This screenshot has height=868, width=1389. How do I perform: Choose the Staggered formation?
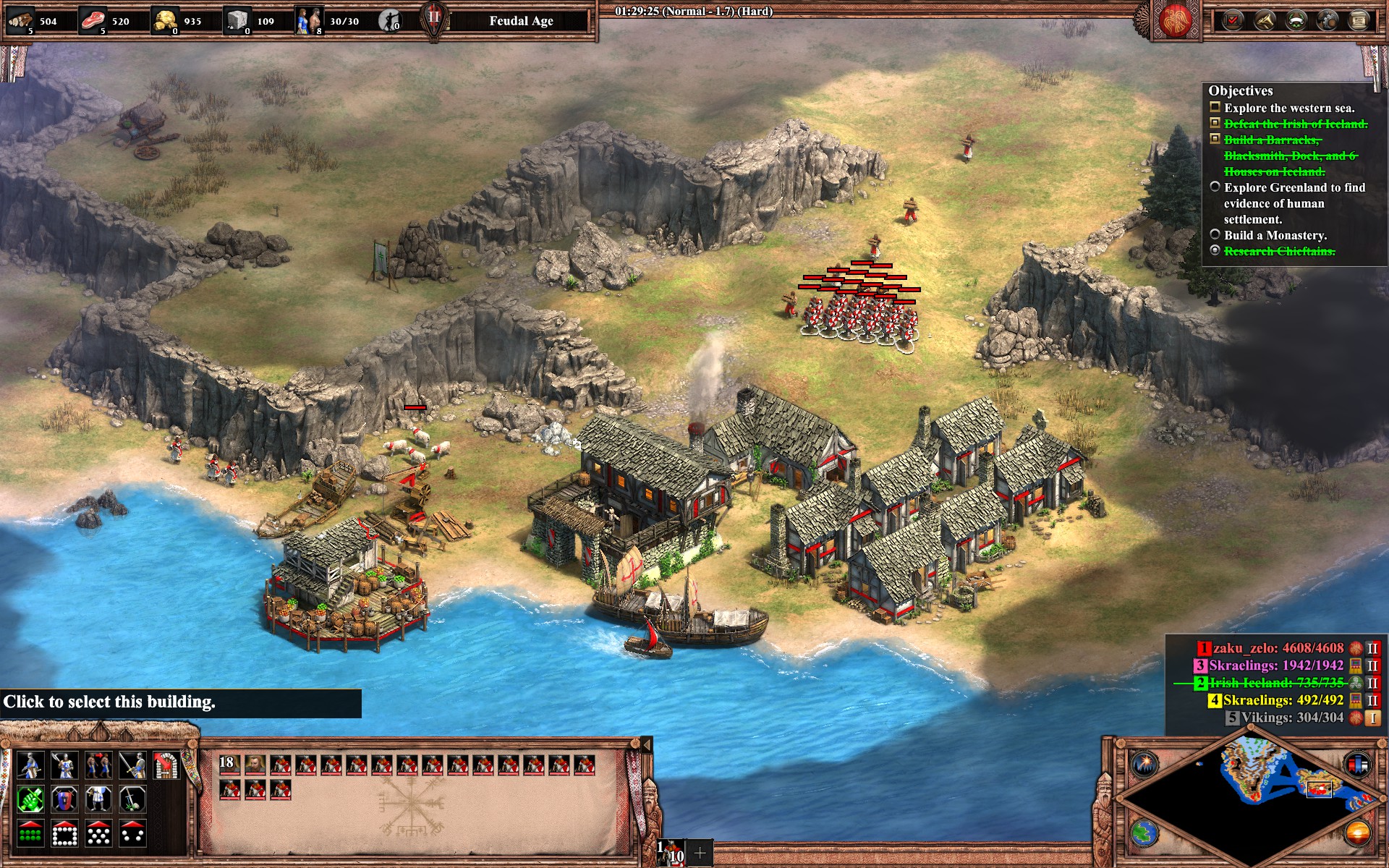98,834
